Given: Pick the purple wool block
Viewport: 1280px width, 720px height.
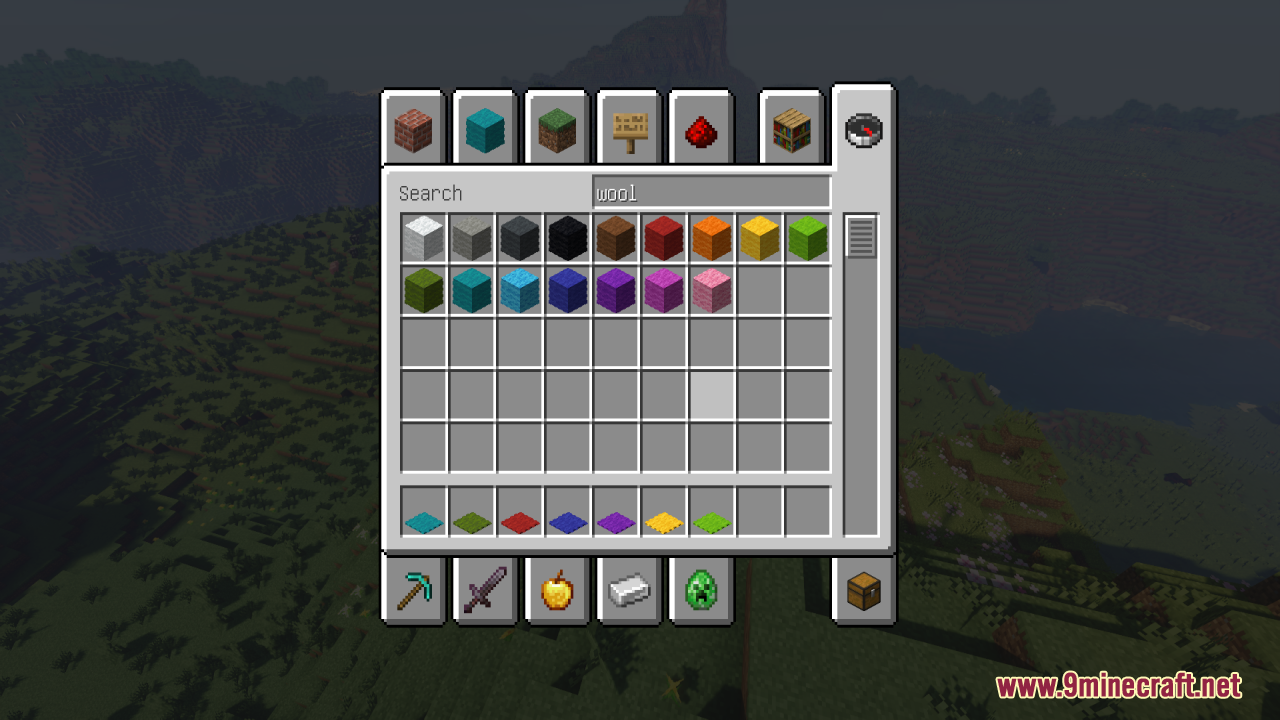Looking at the screenshot, I should 615,289.
